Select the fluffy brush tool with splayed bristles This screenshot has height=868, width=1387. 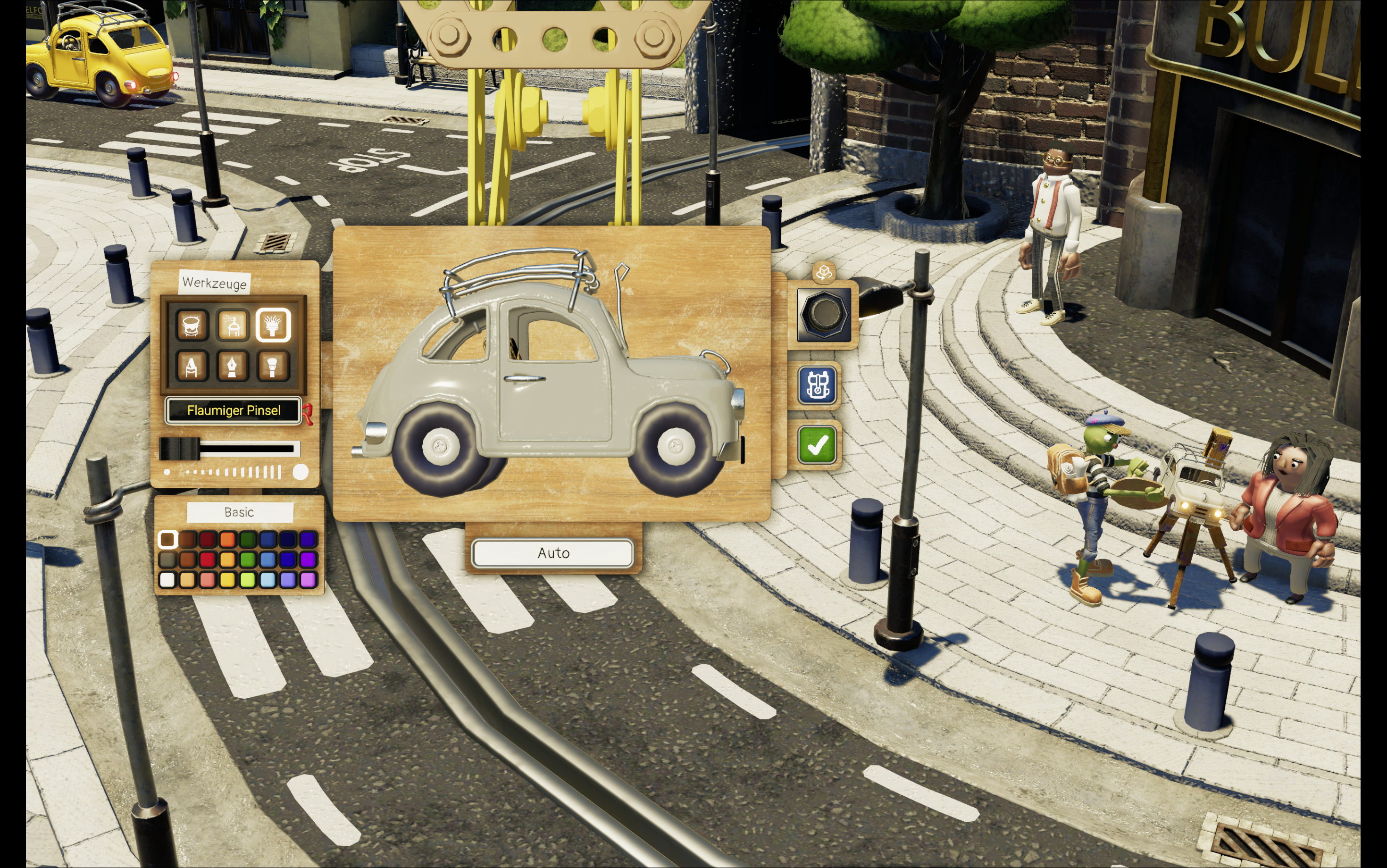click(273, 325)
